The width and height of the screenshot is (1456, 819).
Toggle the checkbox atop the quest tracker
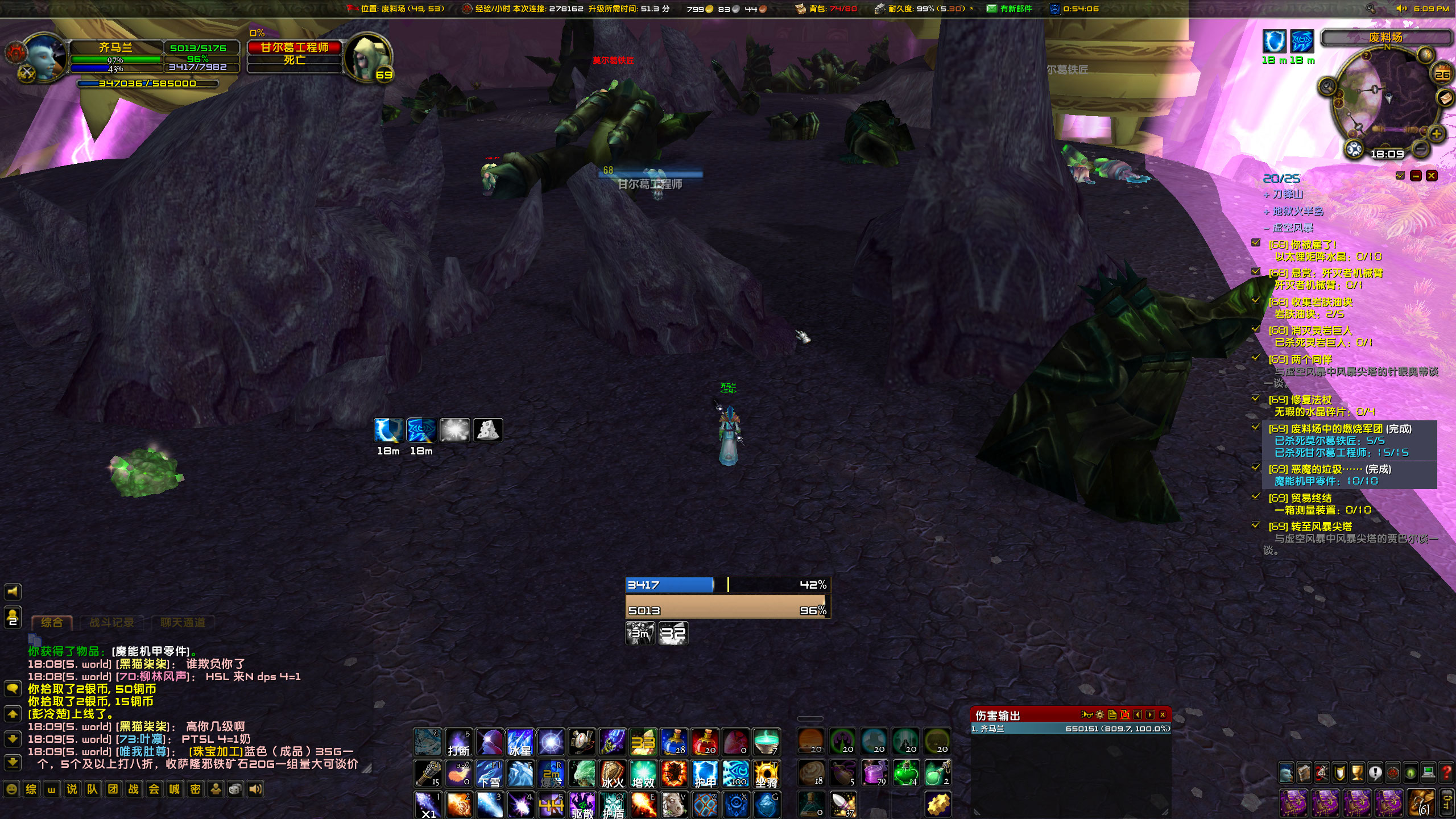coord(1400,176)
